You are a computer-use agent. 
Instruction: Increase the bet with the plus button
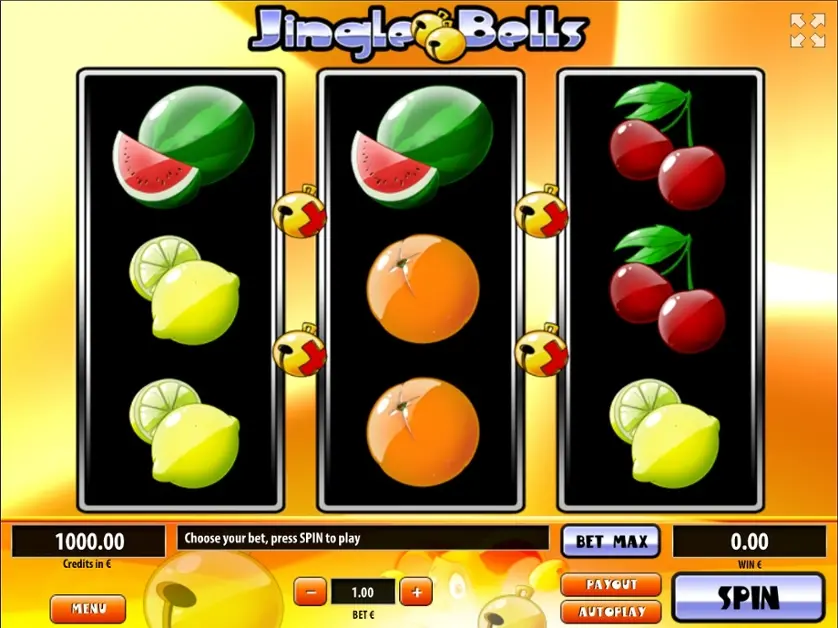pos(415,591)
